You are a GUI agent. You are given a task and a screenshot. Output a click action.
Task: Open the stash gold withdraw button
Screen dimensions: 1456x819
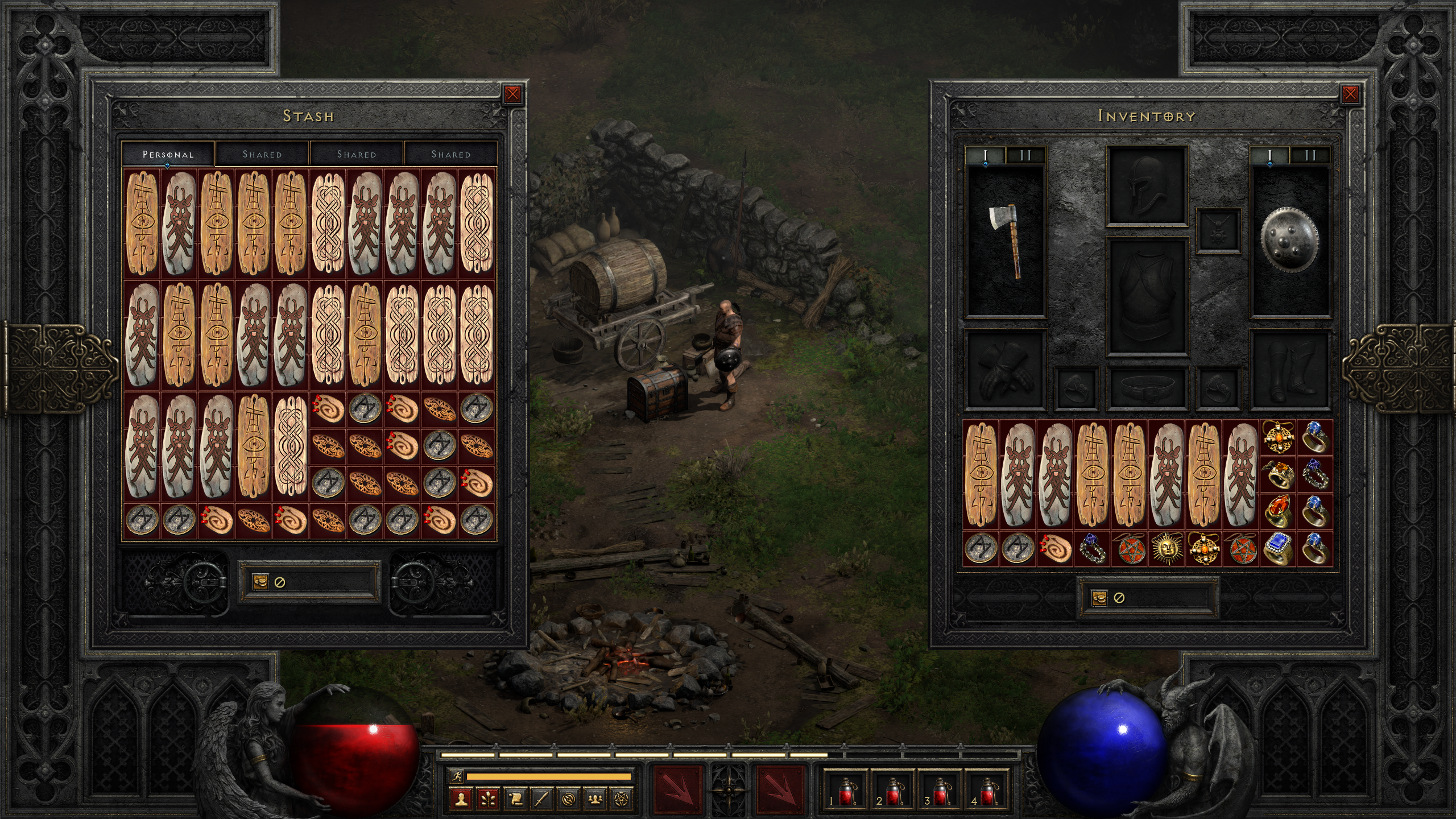click(x=260, y=582)
